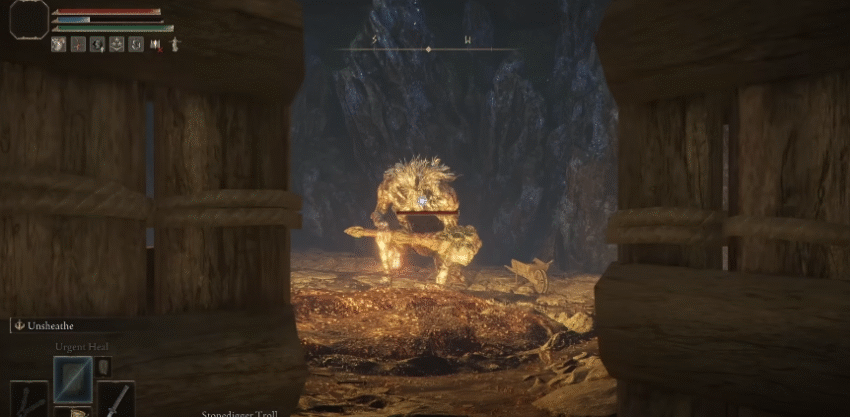
Task: Click the crossed-out status effect icon
Action: (x=157, y=44)
